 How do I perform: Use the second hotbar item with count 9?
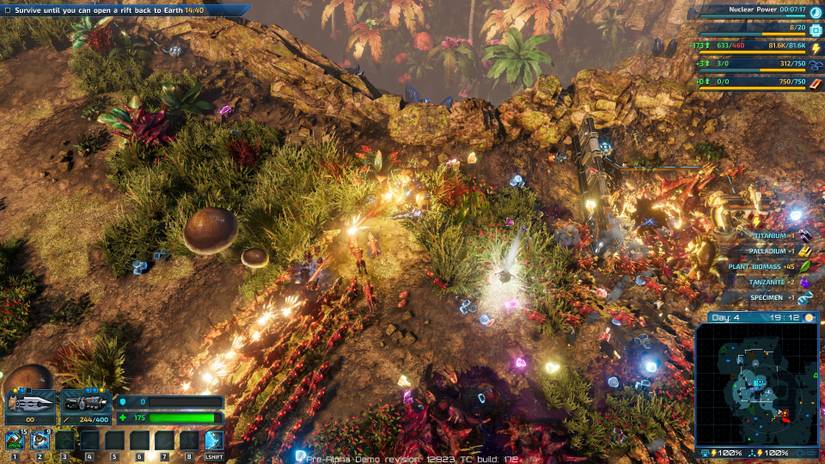[x=41, y=440]
